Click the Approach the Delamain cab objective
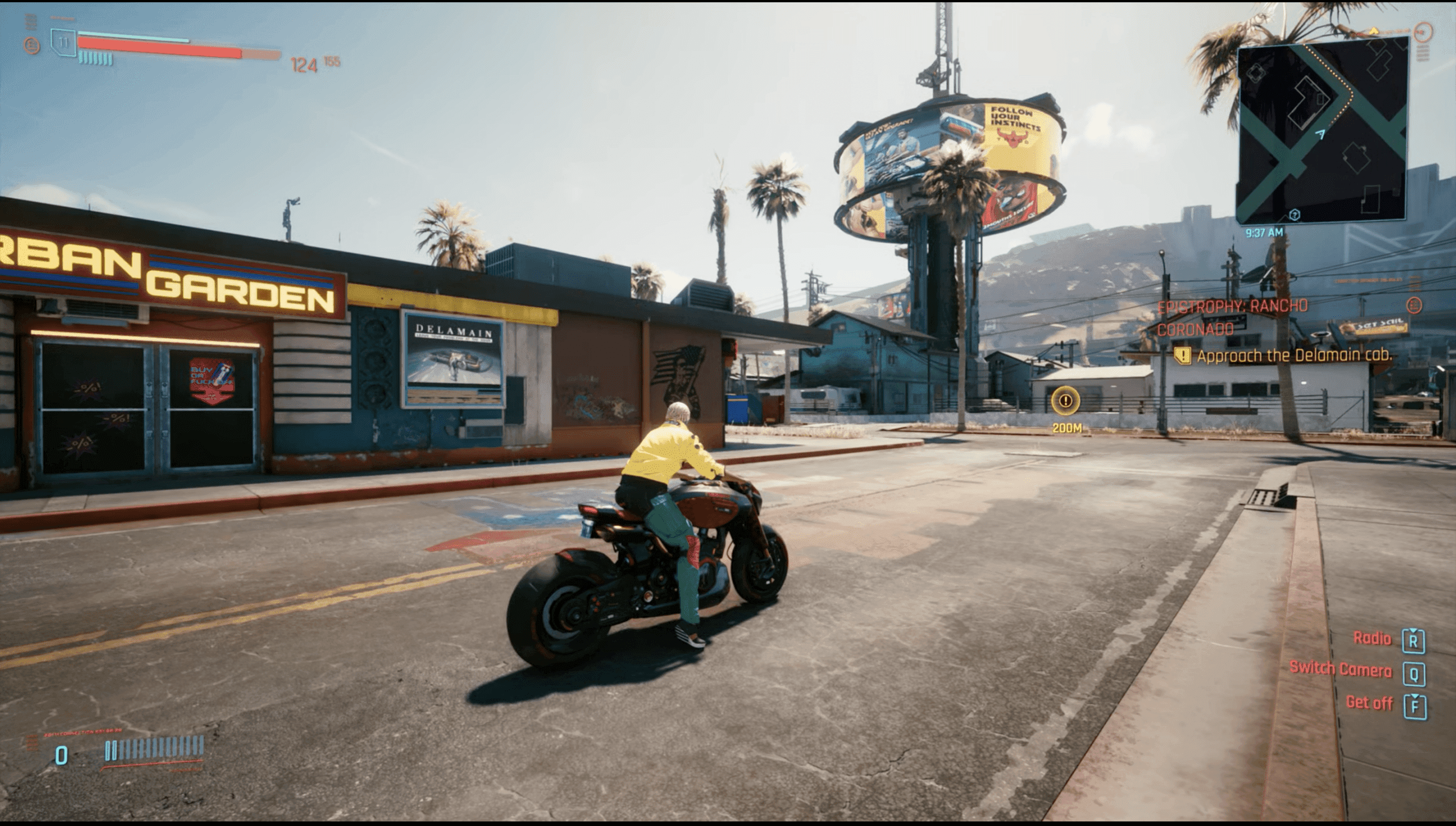1456x826 pixels. point(1293,356)
